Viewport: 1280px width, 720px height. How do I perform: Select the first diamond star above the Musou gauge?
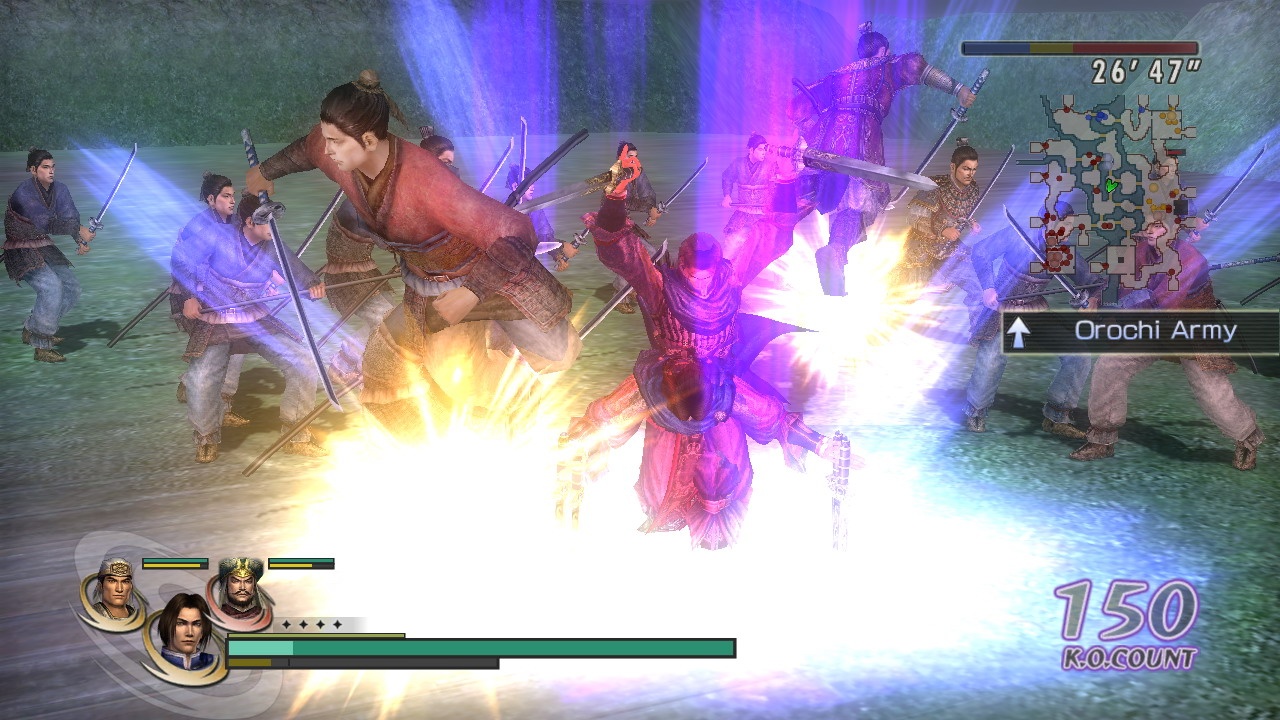[x=286, y=624]
